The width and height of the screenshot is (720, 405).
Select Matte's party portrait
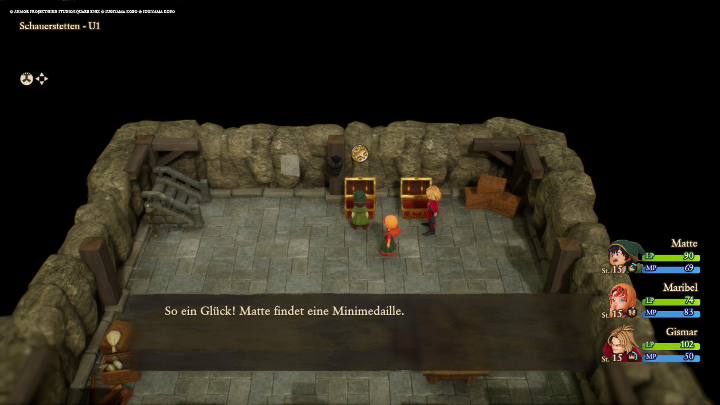(x=624, y=257)
